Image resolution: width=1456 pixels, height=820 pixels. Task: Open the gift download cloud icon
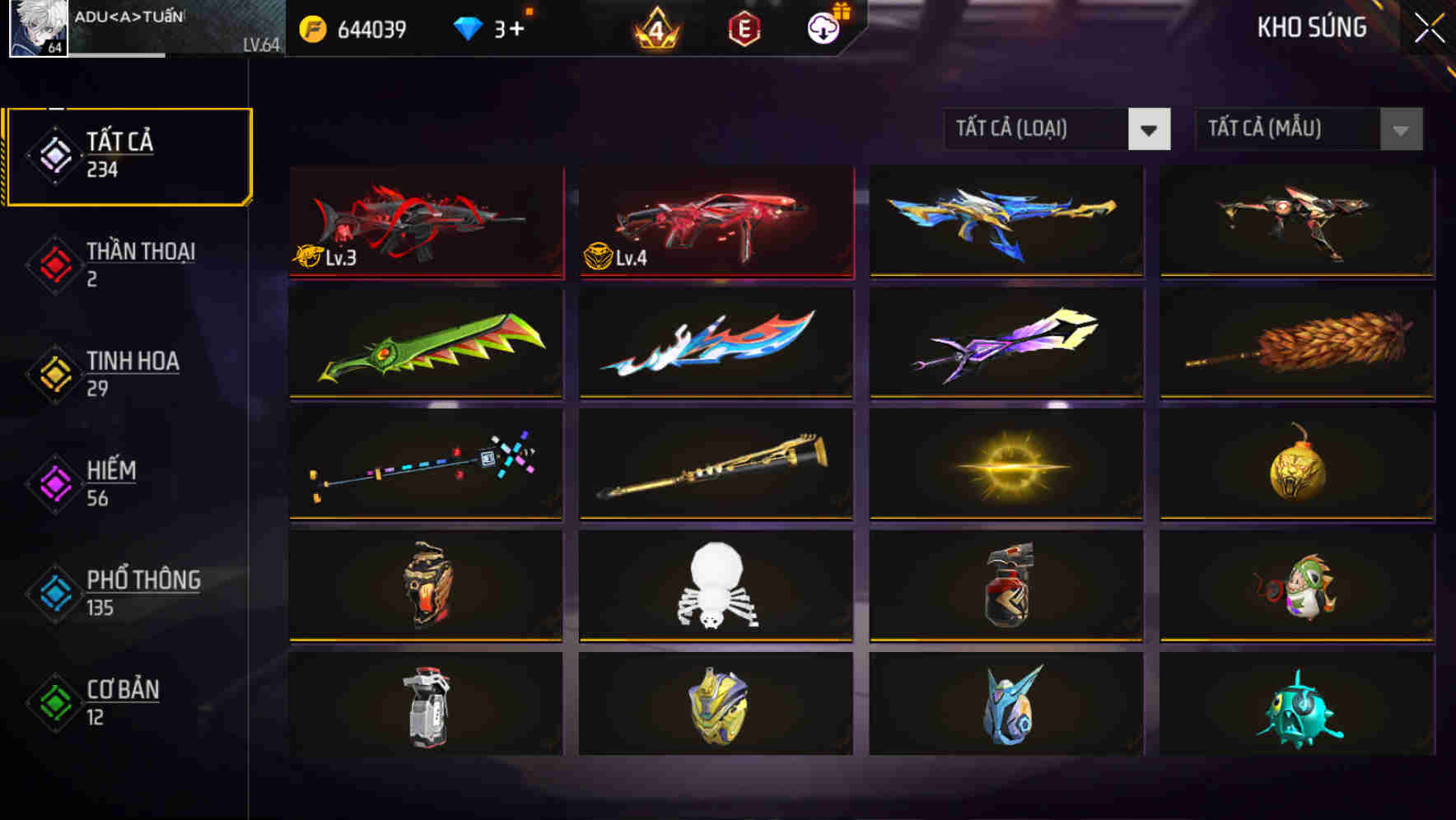click(823, 27)
